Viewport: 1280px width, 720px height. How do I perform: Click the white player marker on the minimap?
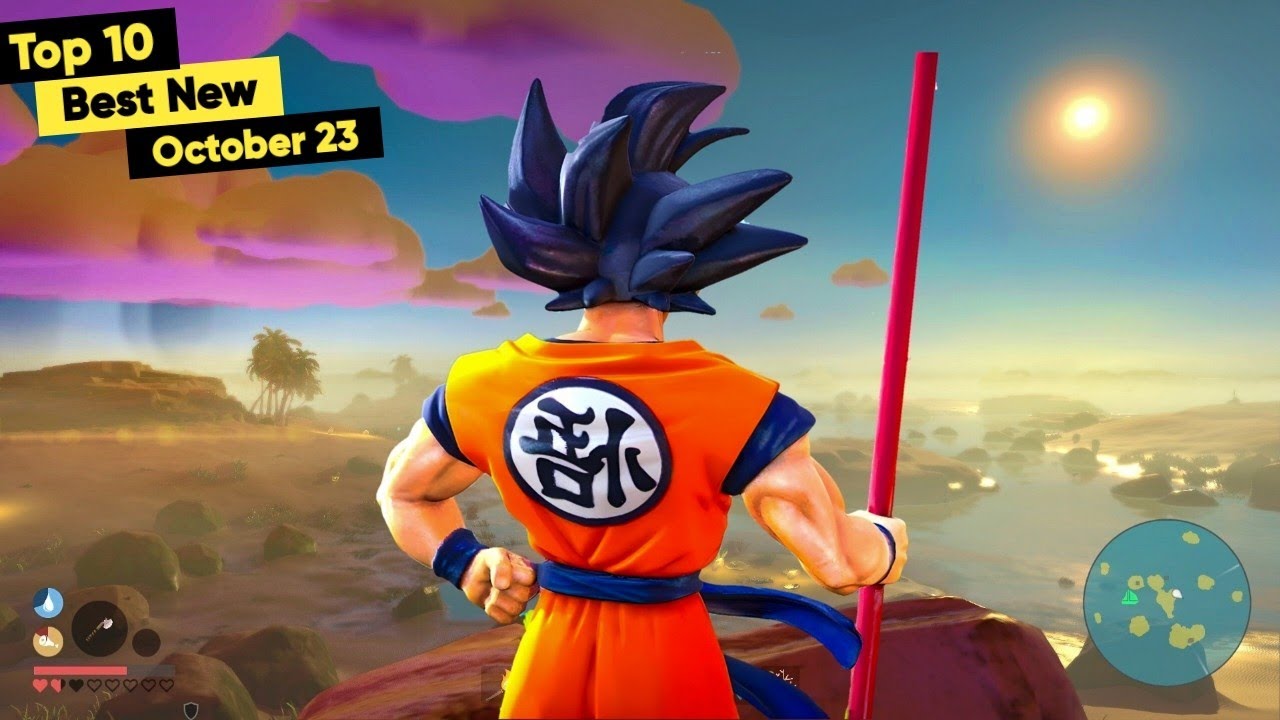tap(1177, 594)
